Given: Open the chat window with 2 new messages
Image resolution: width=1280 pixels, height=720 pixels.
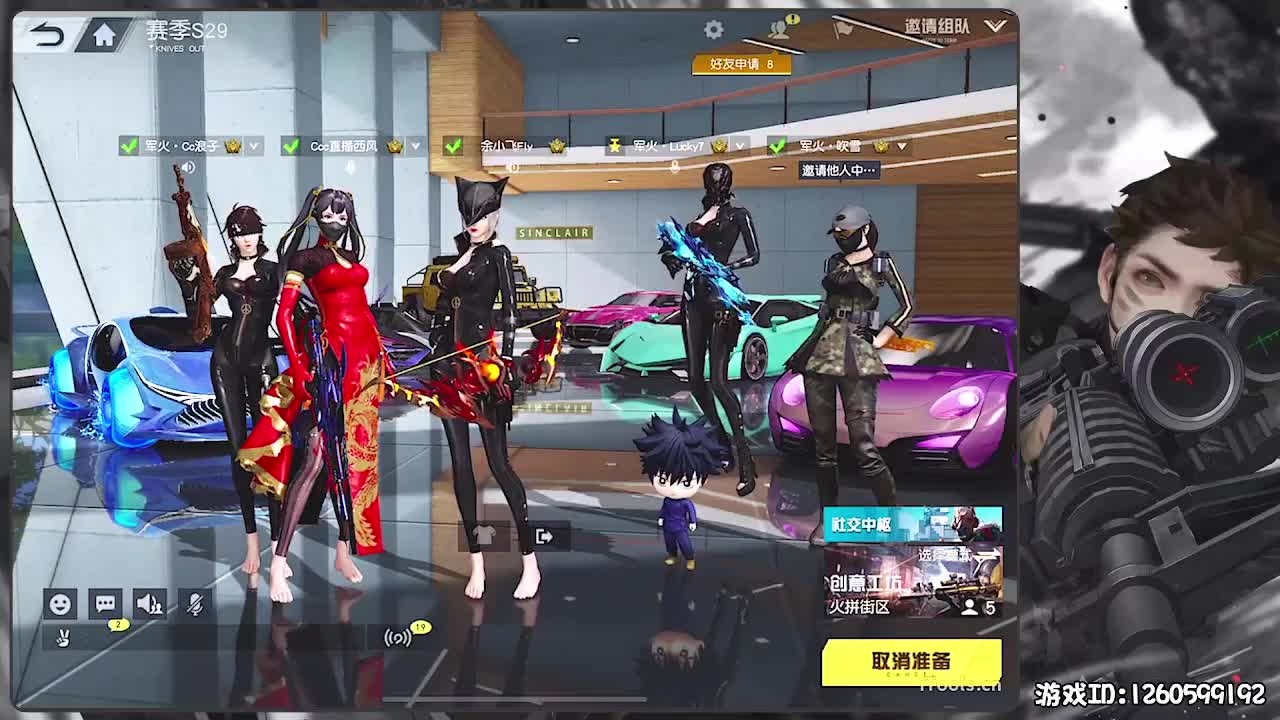Looking at the screenshot, I should pyautogui.click(x=106, y=605).
